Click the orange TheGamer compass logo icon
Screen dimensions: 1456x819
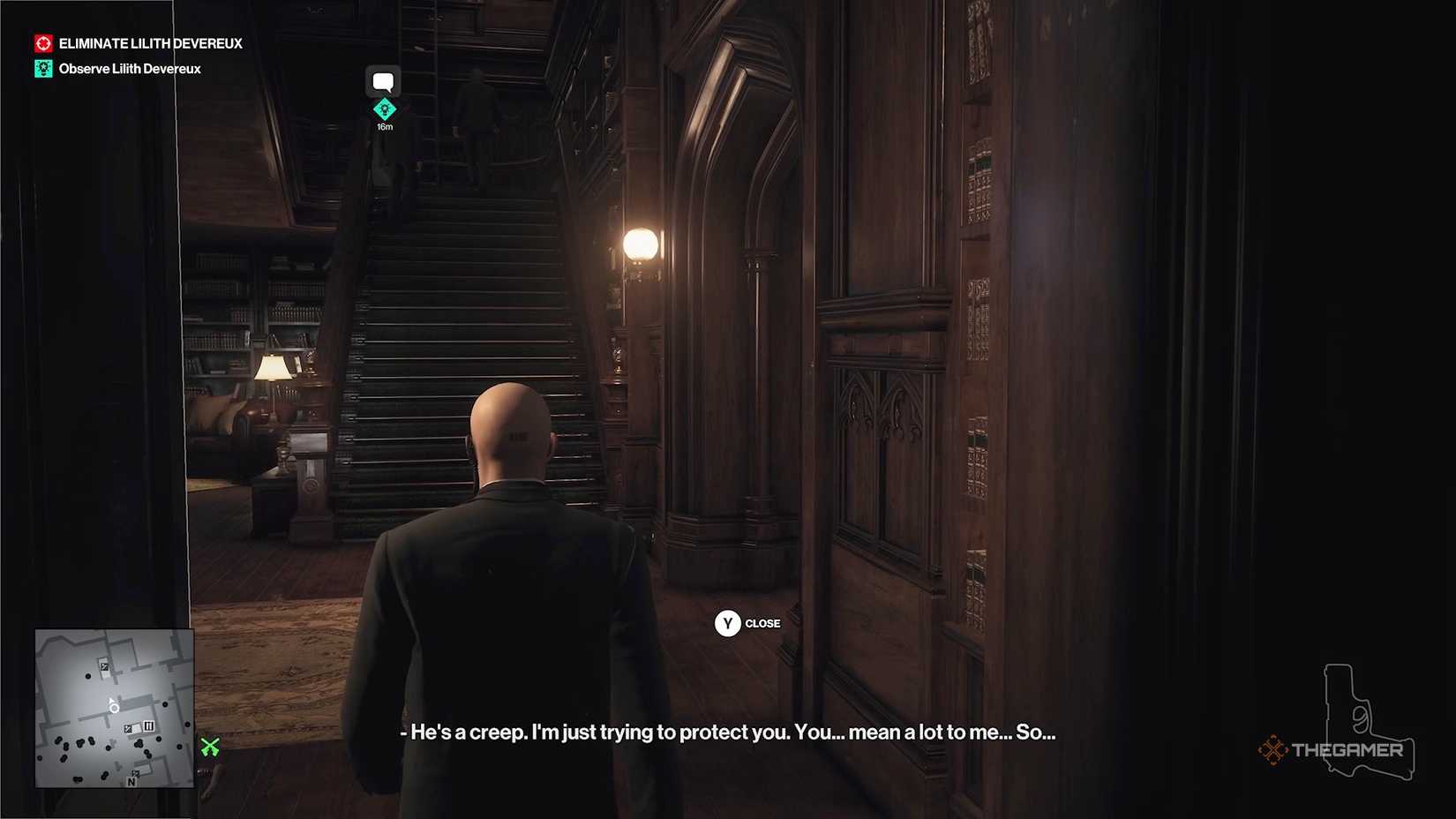coord(1273,750)
